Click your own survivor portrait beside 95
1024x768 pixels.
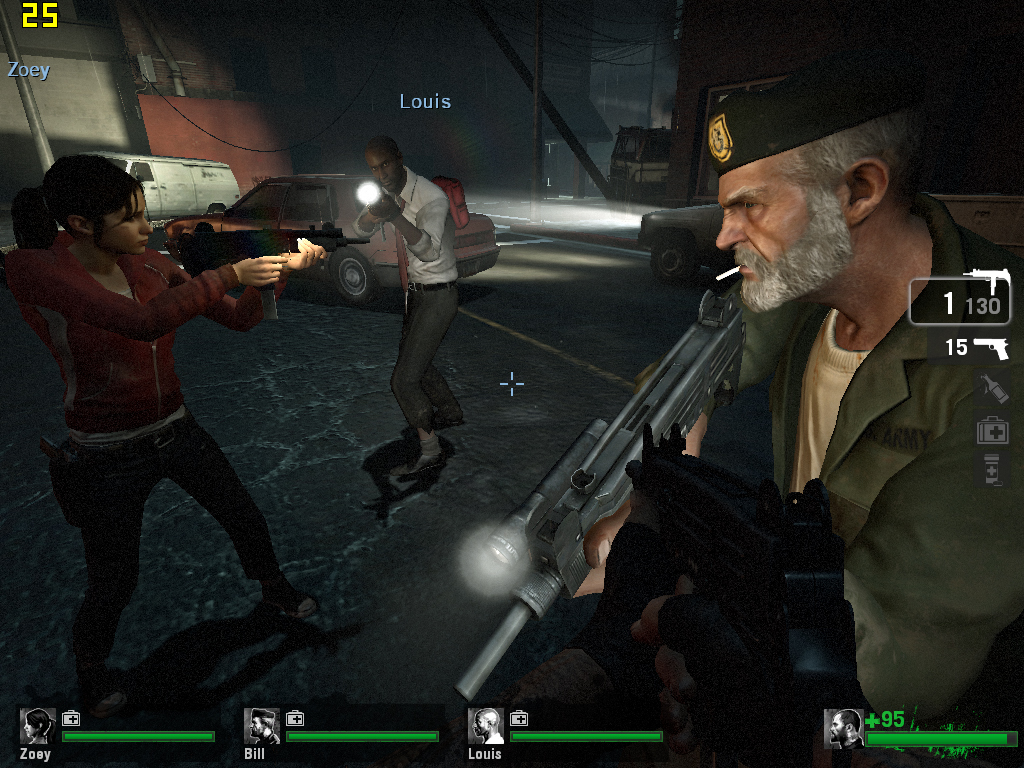coord(844,728)
